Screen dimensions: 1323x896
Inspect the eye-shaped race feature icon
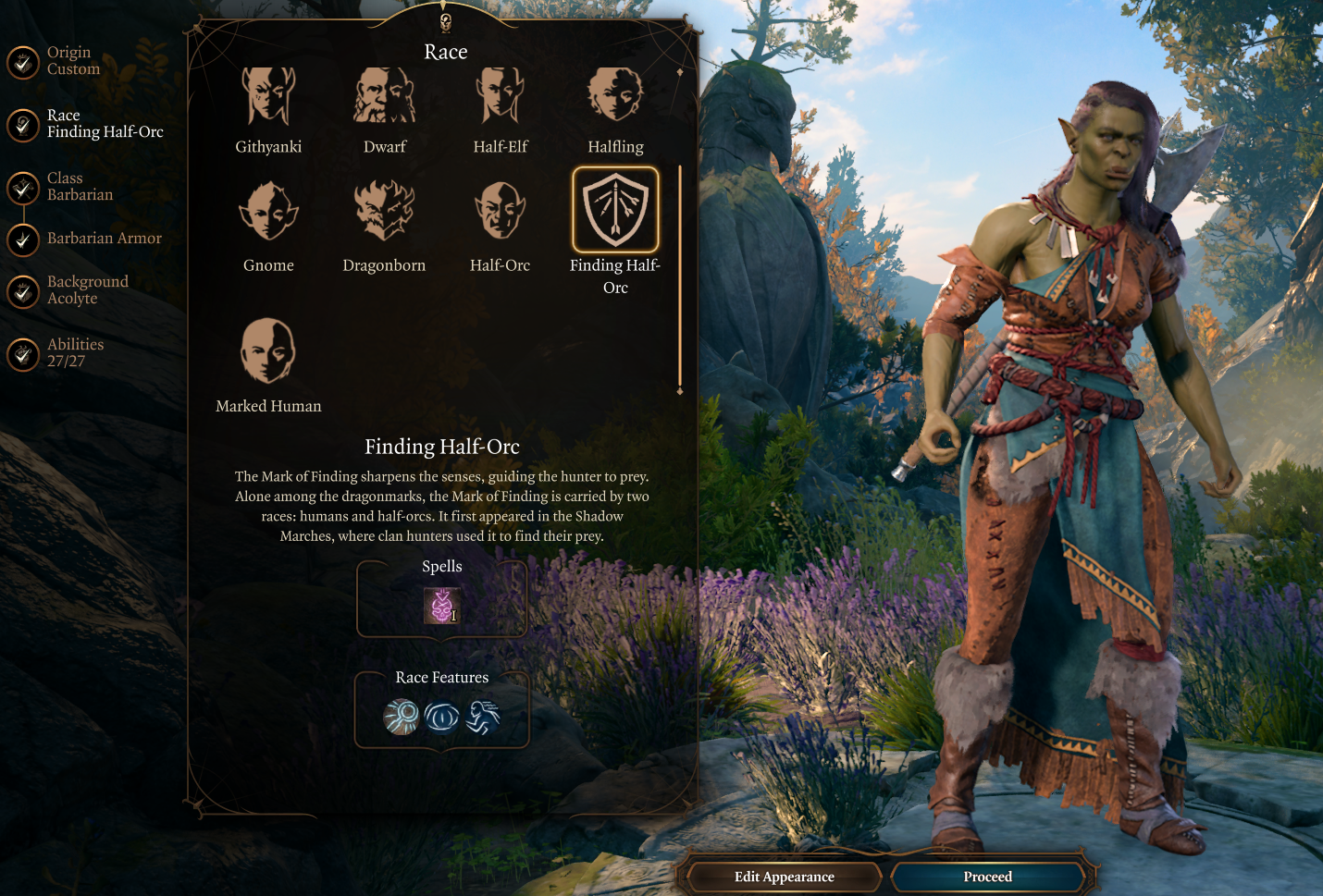click(441, 717)
